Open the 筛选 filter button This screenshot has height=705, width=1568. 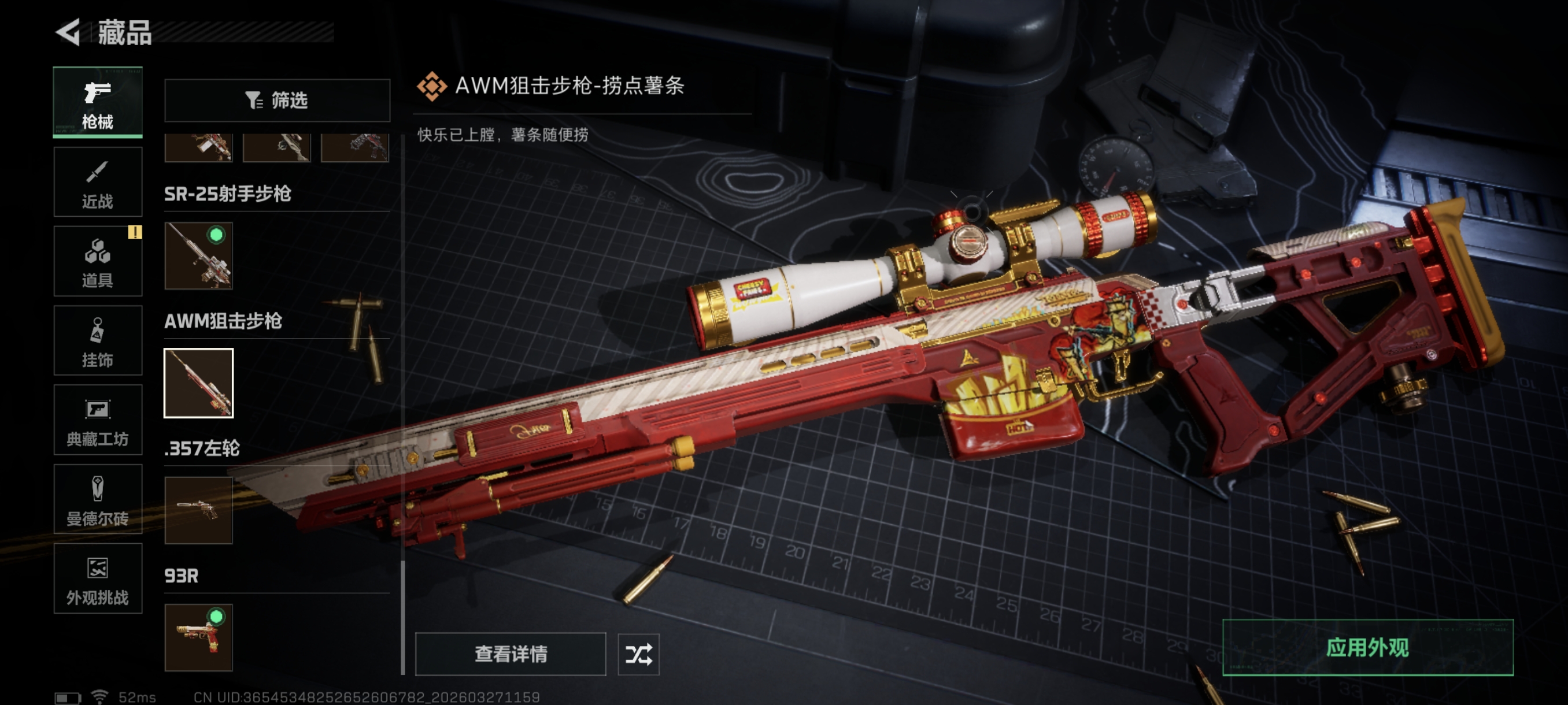(277, 101)
